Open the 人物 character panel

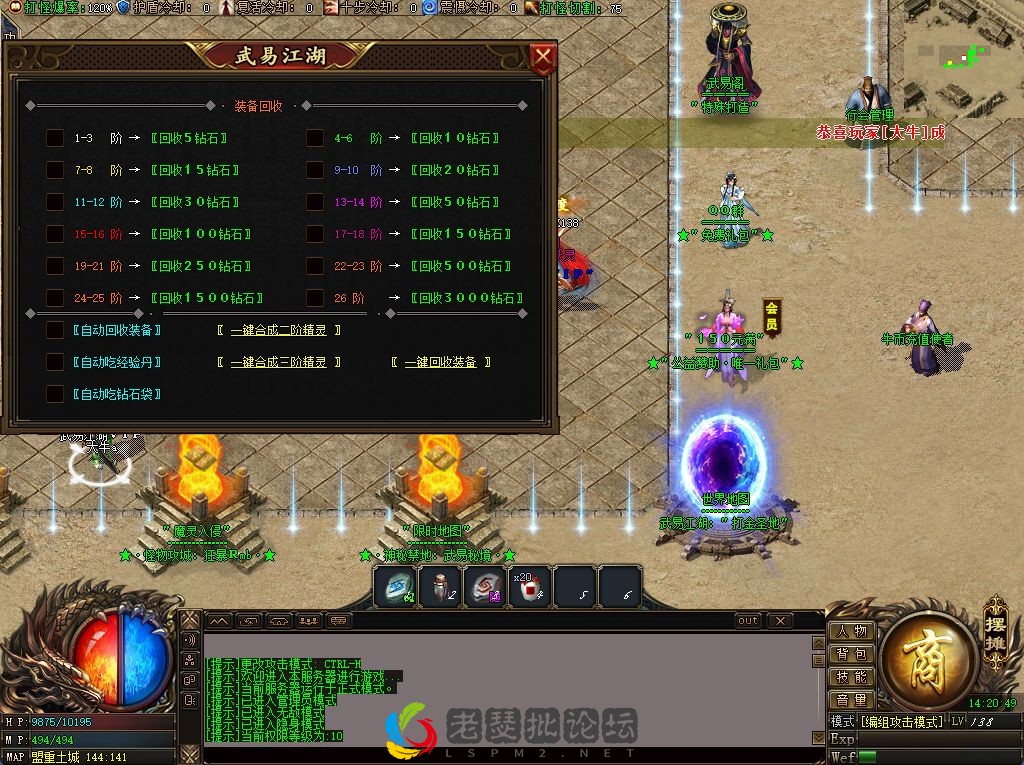(852, 632)
